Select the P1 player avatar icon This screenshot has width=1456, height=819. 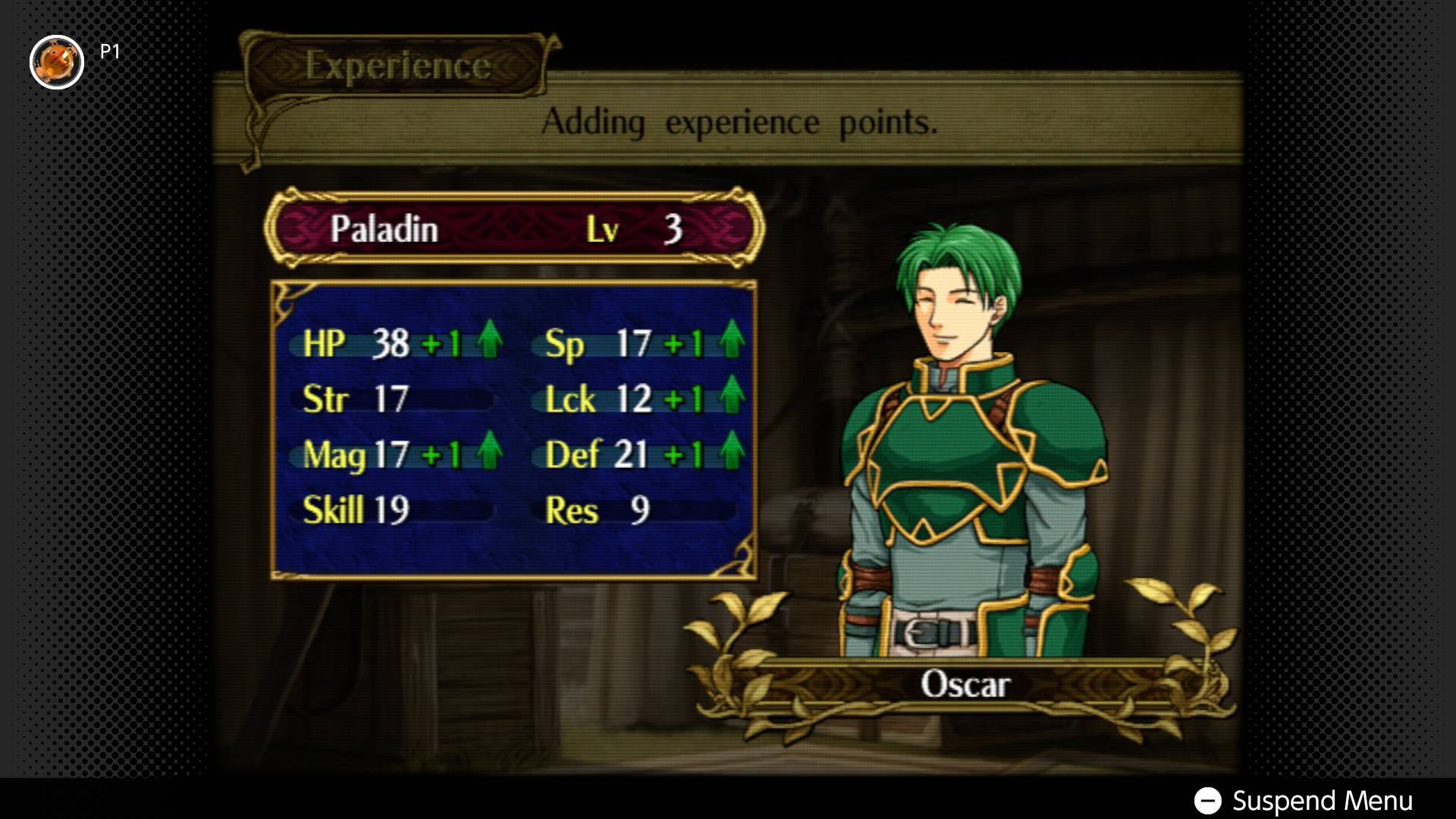(57, 62)
